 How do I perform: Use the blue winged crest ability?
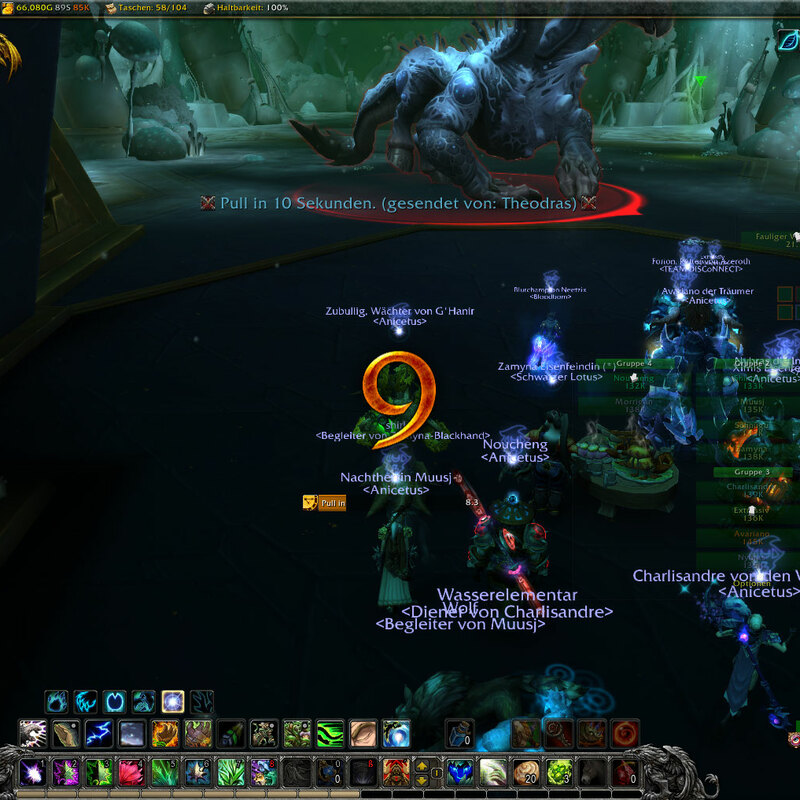point(459,772)
